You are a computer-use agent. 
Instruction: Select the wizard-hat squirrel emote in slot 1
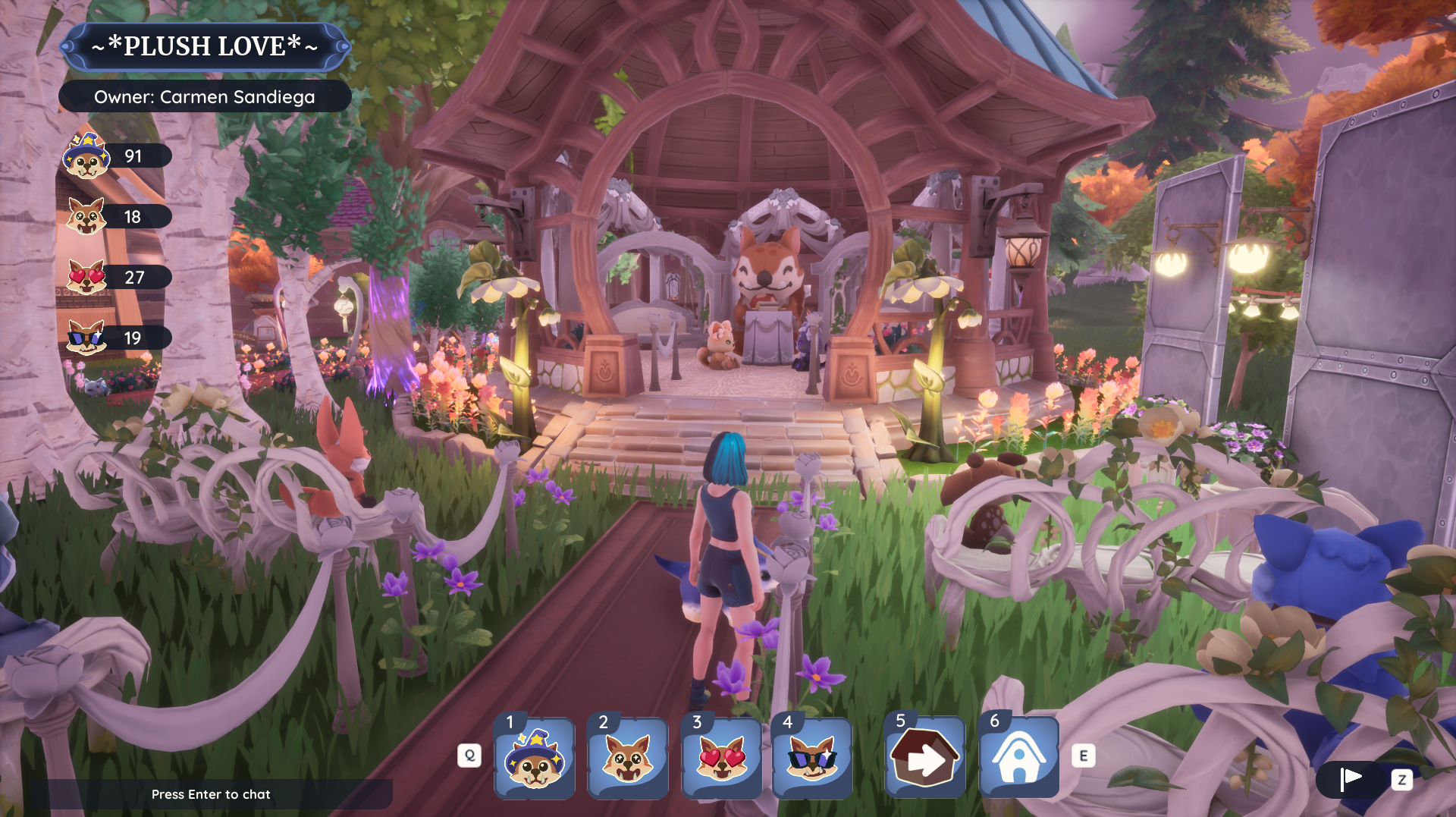click(x=535, y=759)
